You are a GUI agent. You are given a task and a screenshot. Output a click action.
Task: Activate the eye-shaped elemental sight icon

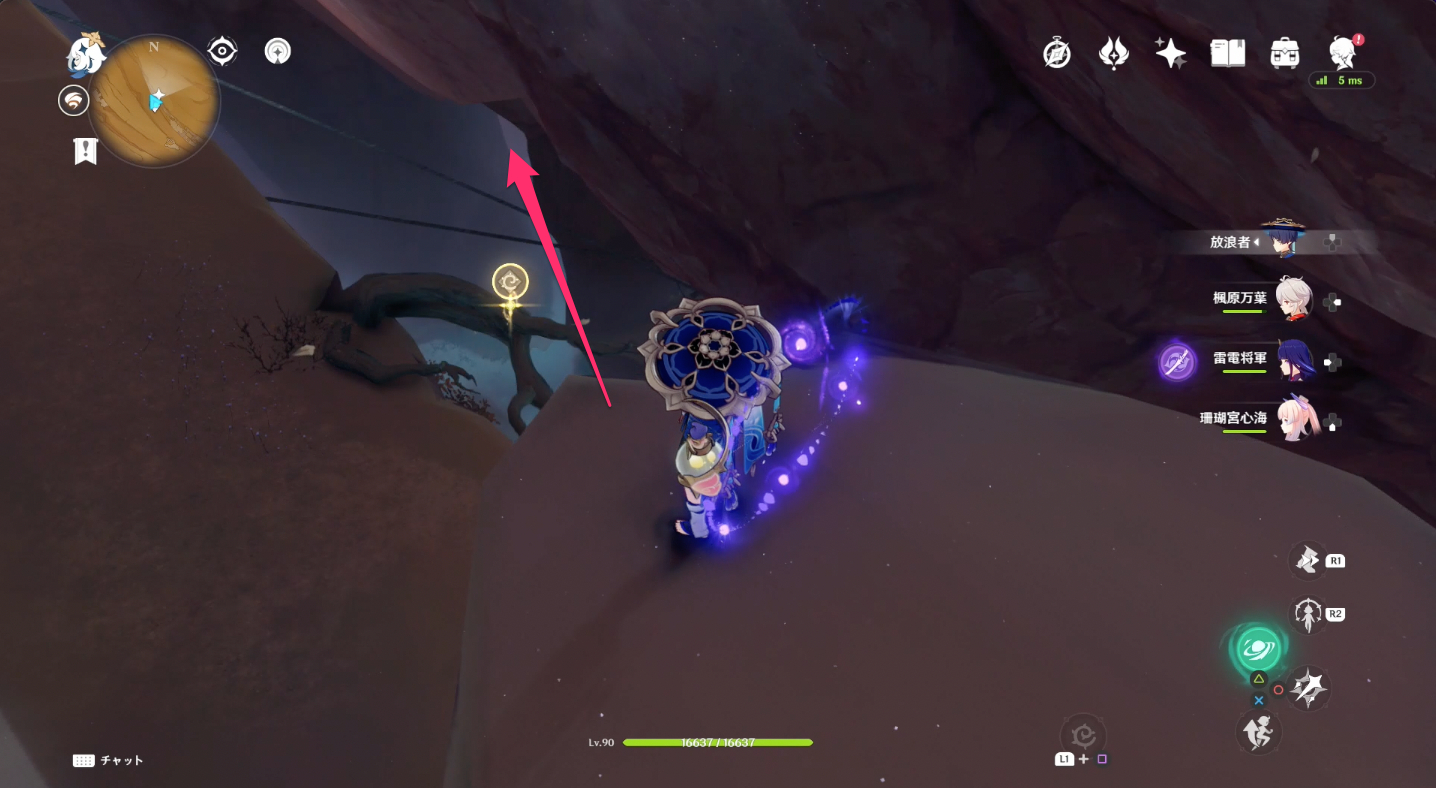point(222,51)
